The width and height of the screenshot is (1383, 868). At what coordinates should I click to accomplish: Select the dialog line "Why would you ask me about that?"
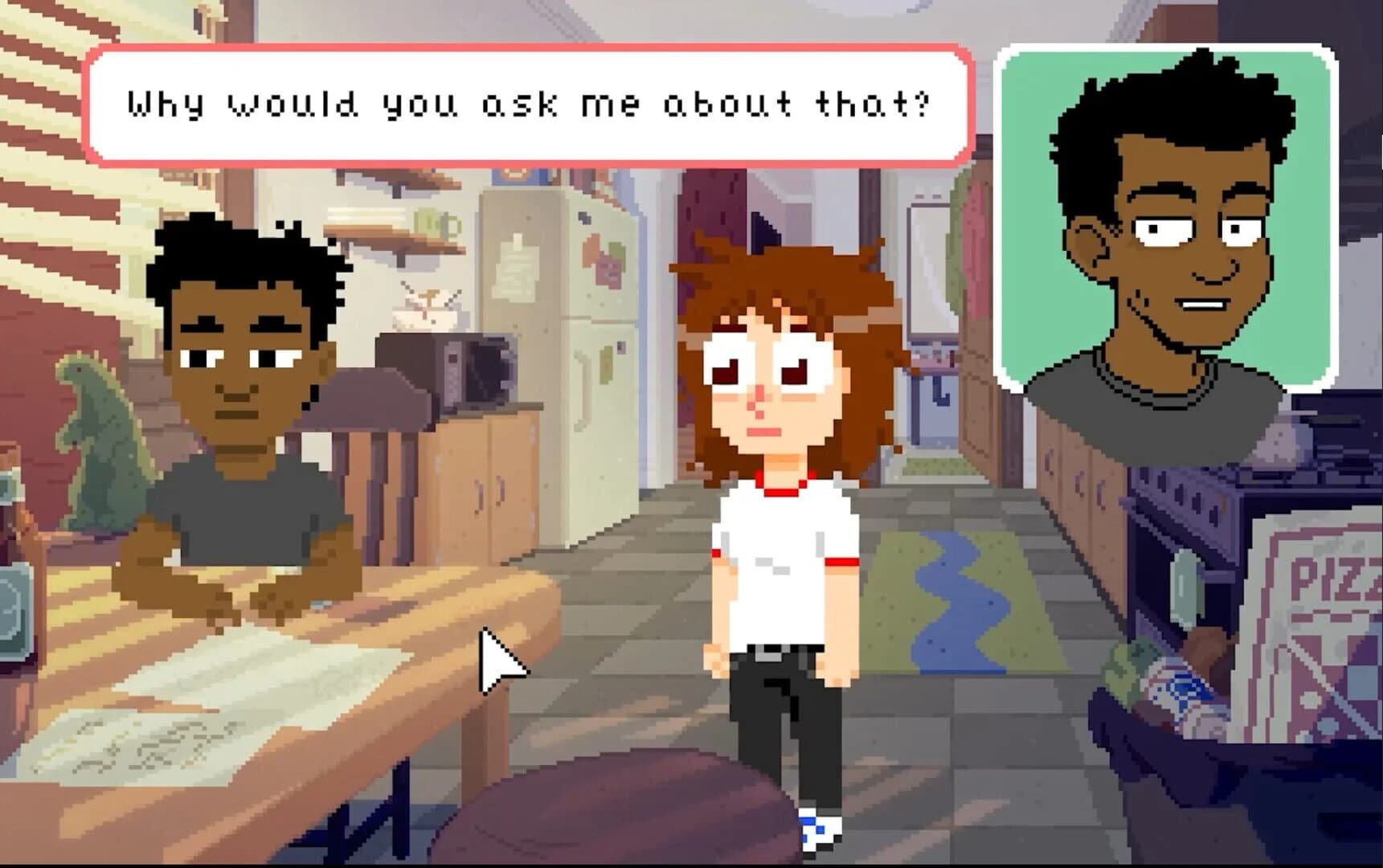click(x=526, y=103)
